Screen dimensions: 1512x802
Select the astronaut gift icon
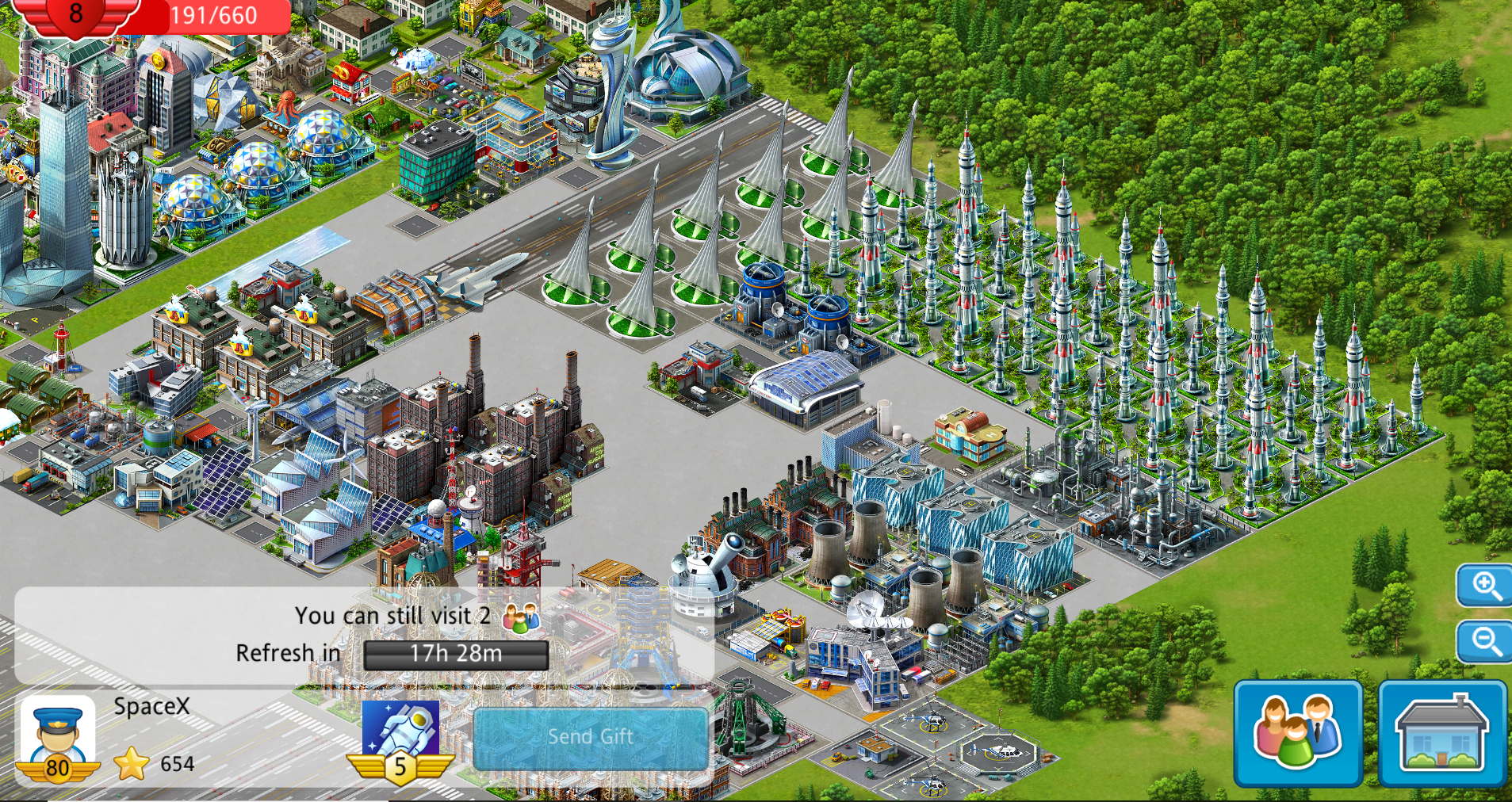[400, 729]
